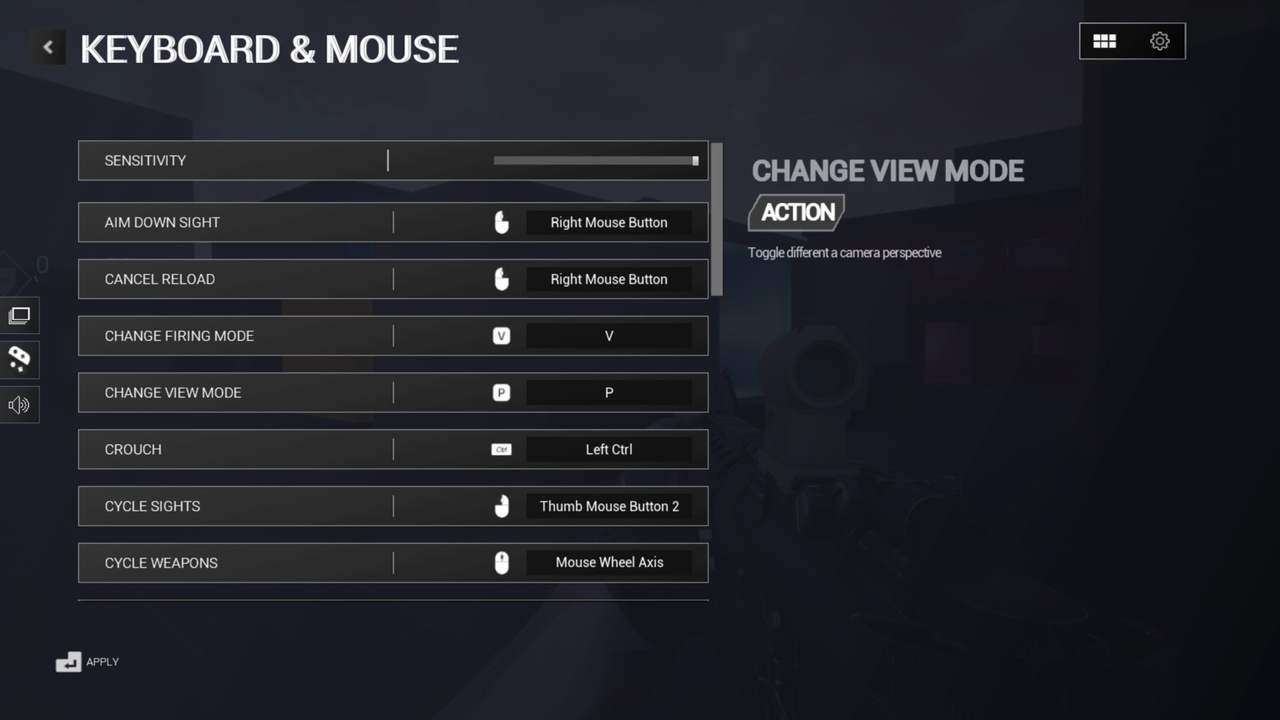Click the mouse wheel icon for Cycle Weapons
The height and width of the screenshot is (720, 1280).
(501, 562)
